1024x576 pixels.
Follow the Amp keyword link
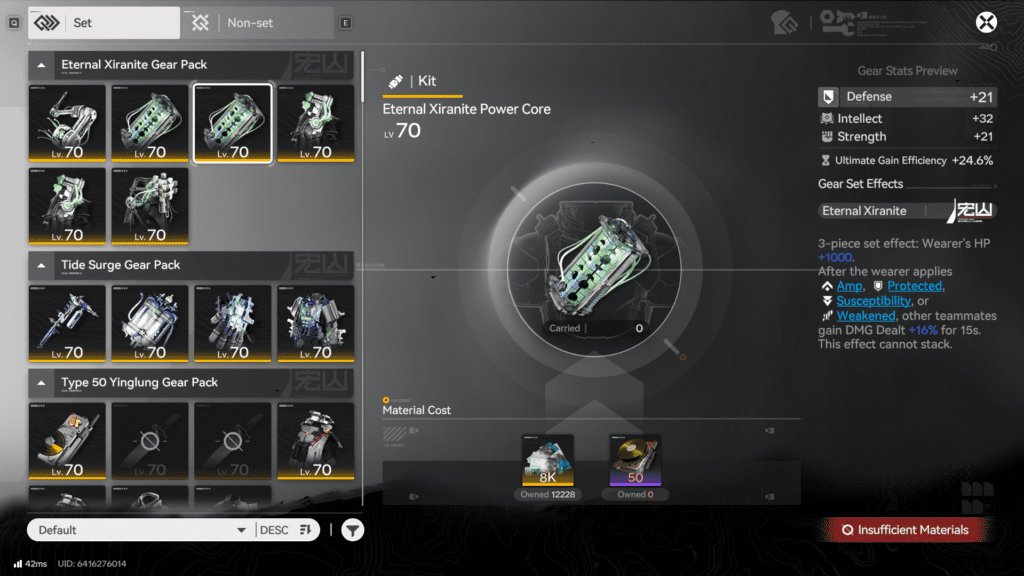(x=849, y=286)
